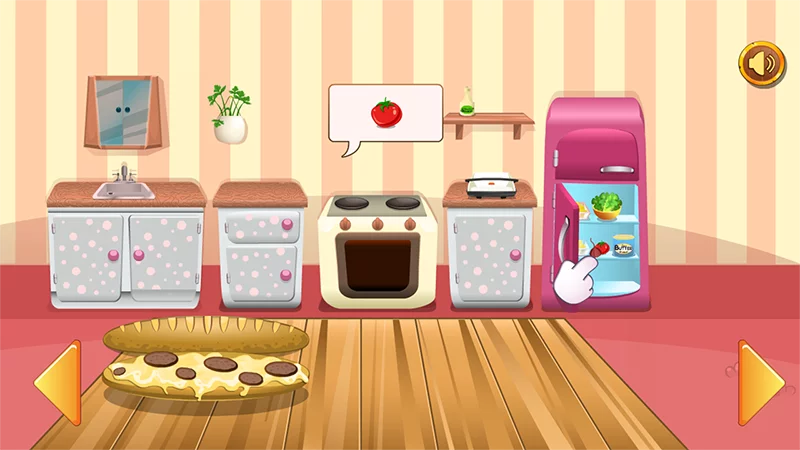Image resolution: width=800 pixels, height=450 pixels.
Task: Select the lettuce bowl in the fridge
Action: point(604,206)
